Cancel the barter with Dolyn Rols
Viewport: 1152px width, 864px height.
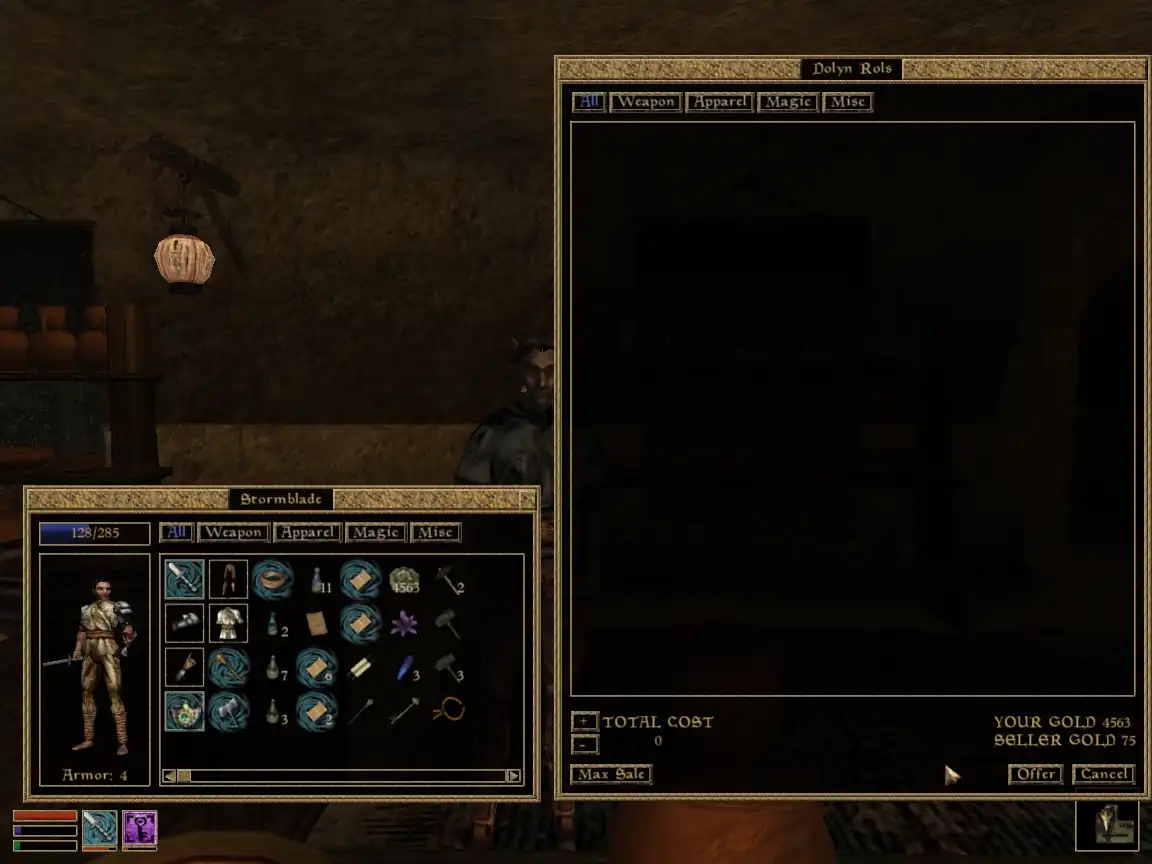[x=1104, y=774]
